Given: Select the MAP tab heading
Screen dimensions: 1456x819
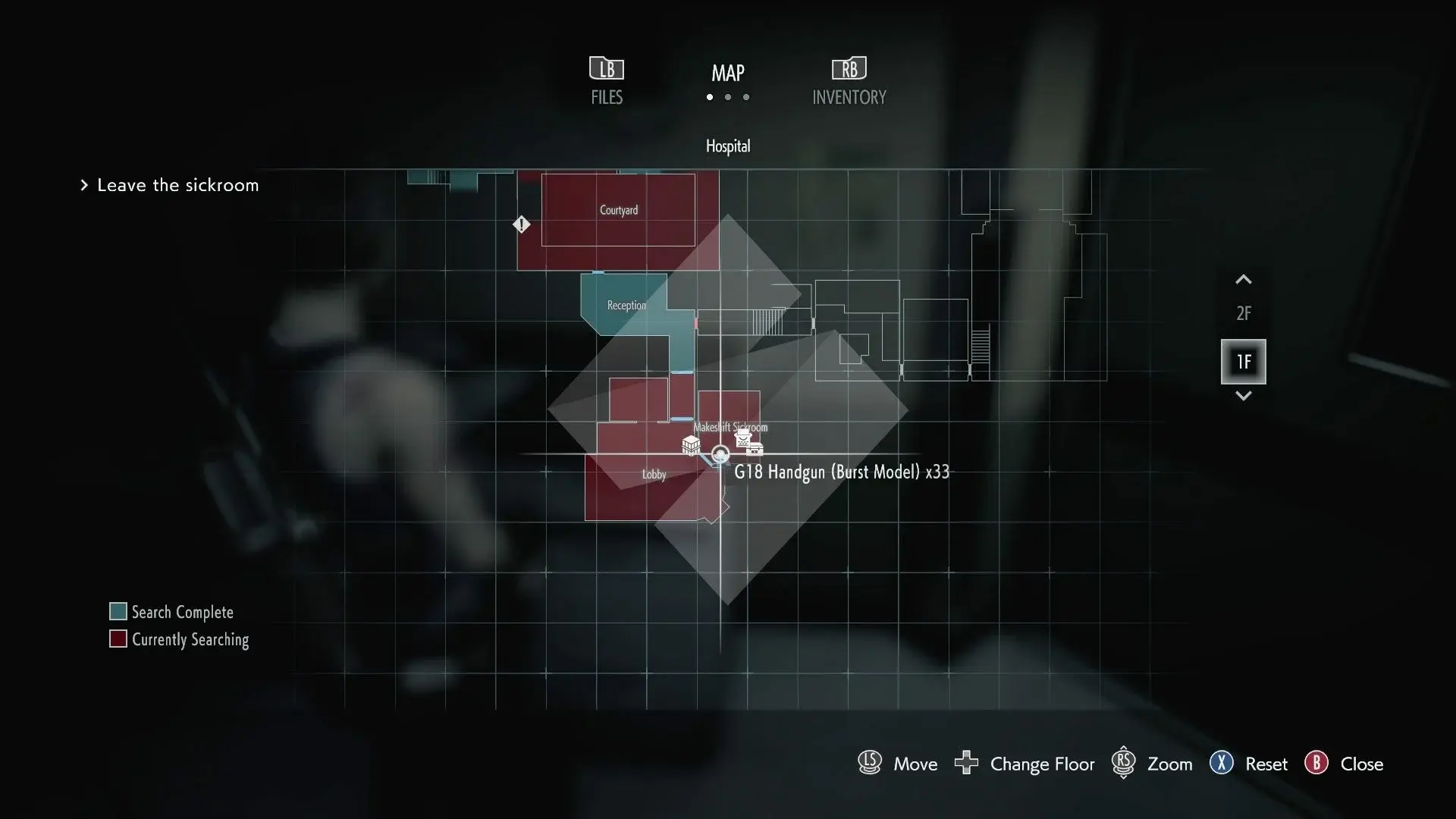Looking at the screenshot, I should 727,74.
